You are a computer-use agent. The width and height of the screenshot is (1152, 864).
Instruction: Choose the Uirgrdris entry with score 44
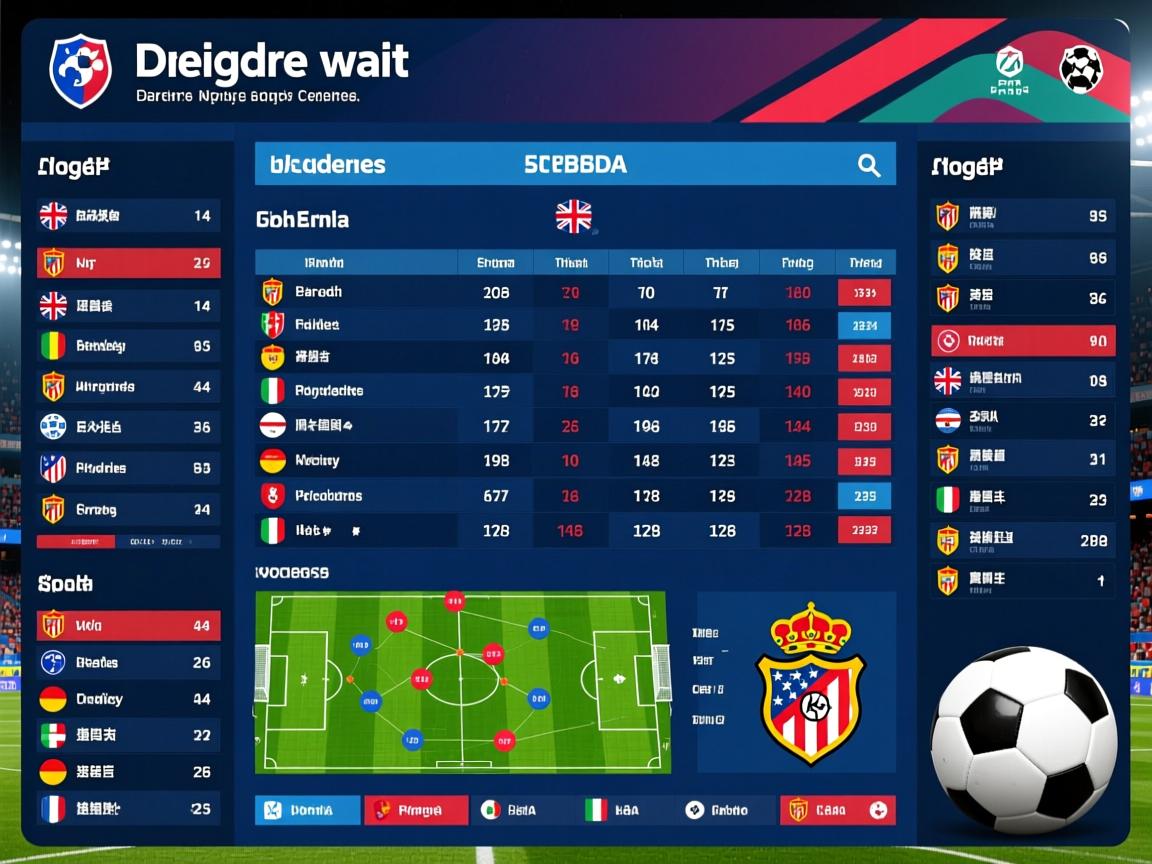click(128, 386)
